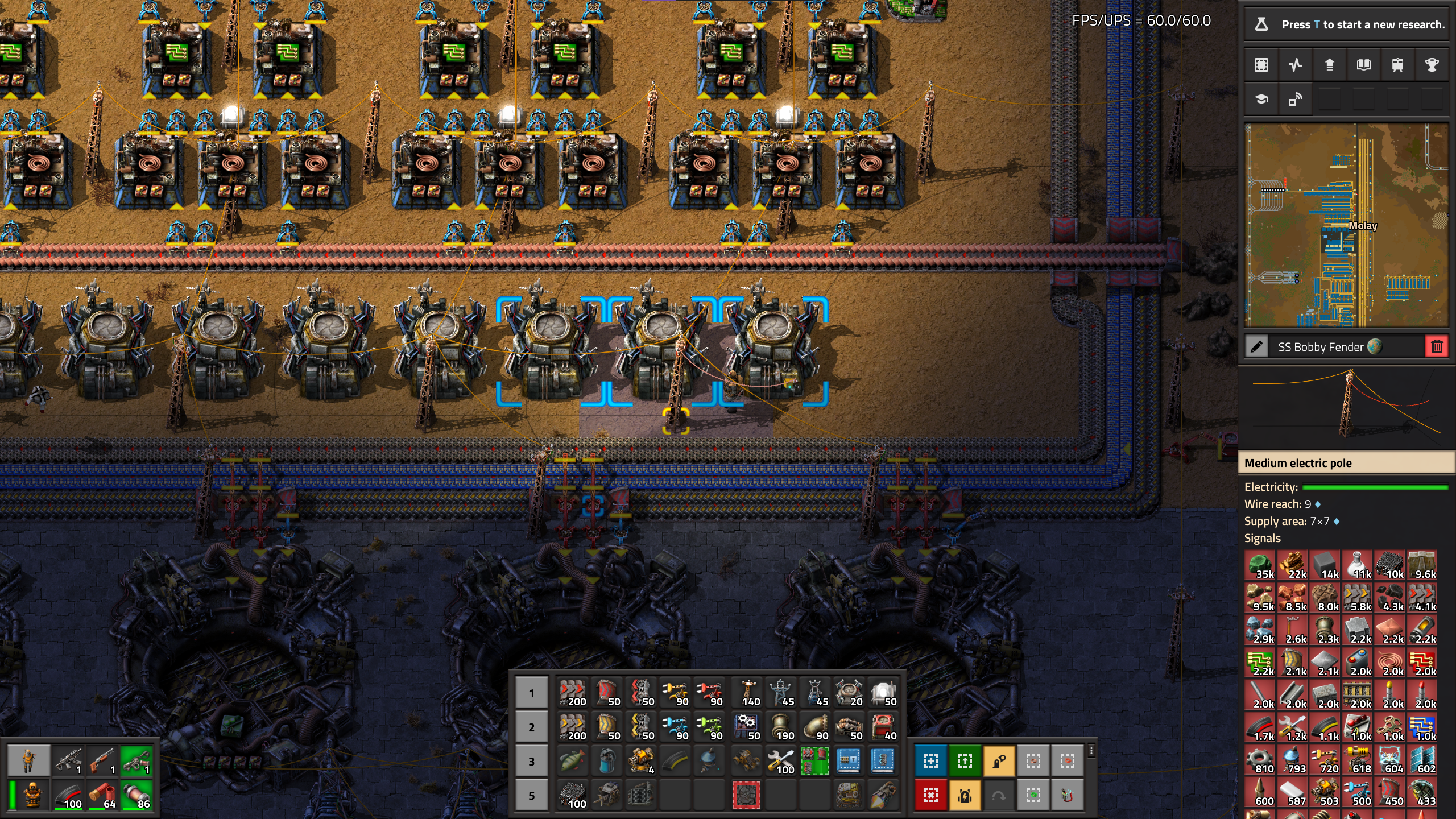Open the Factoriopedia book button
This screenshot has width=1456, height=819.
tap(1363, 65)
